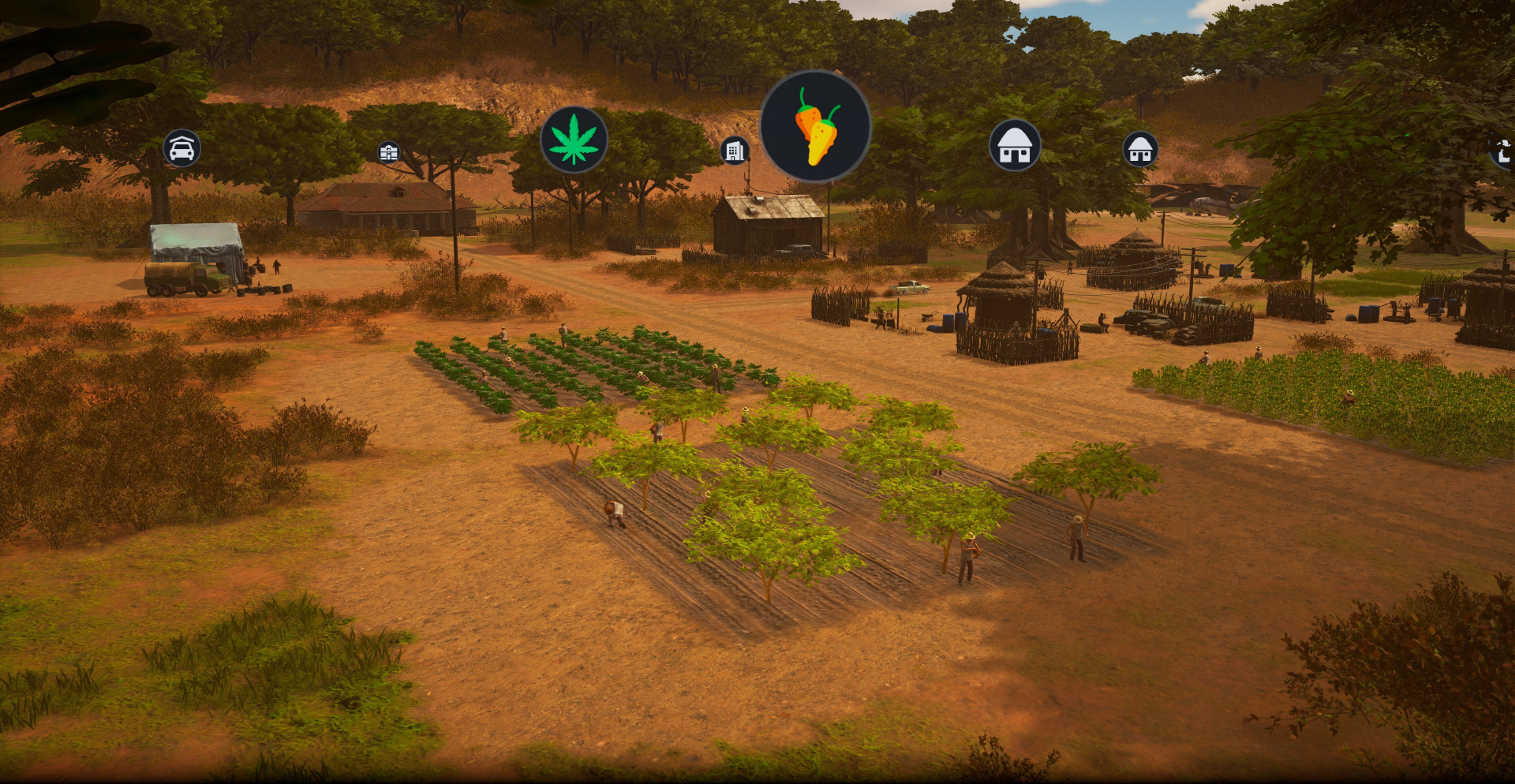Select the tall office building marker
This screenshot has width=1515, height=784.
(735, 150)
